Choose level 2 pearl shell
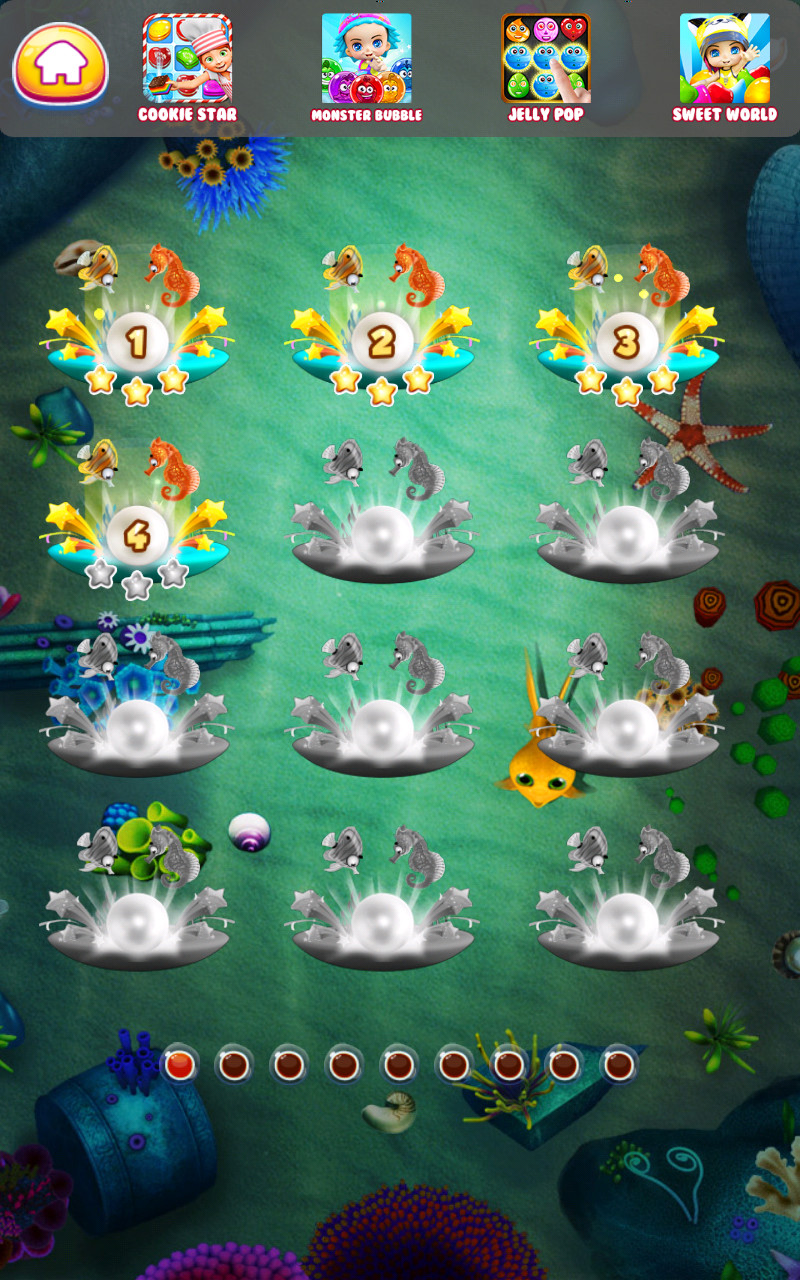 382,342
